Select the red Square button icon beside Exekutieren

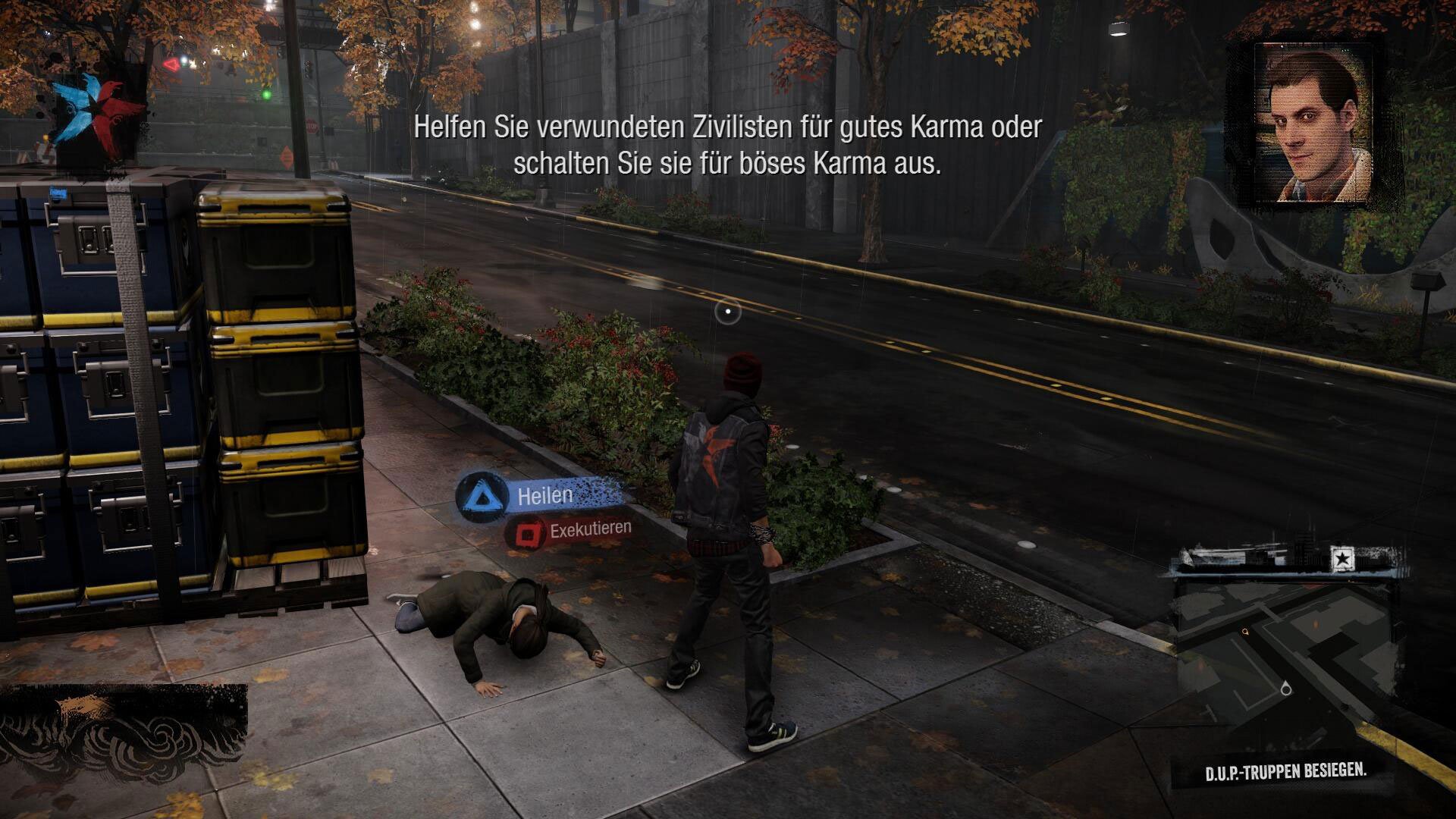click(x=527, y=533)
